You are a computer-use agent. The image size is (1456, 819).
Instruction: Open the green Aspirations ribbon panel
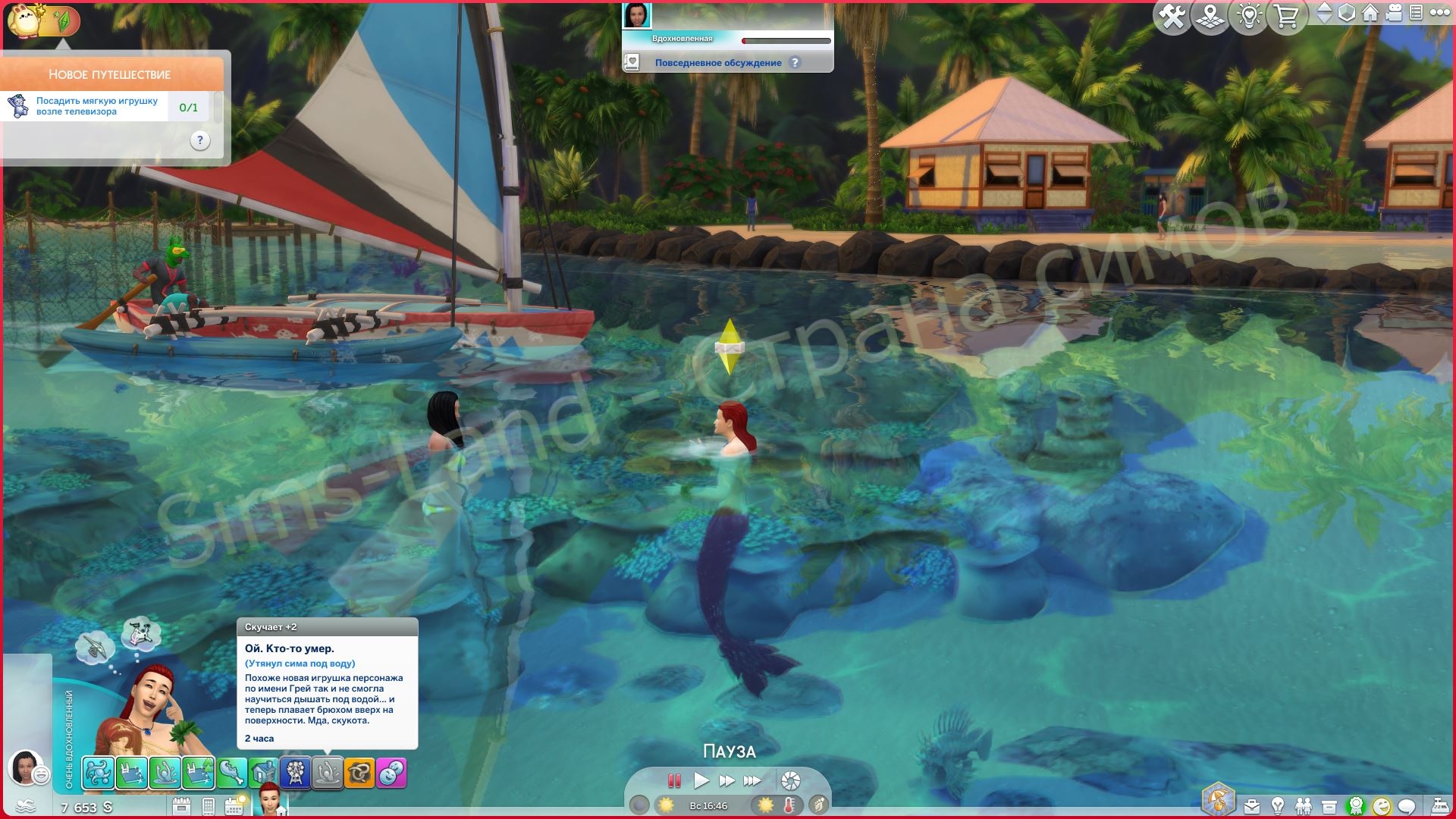coord(1356,806)
